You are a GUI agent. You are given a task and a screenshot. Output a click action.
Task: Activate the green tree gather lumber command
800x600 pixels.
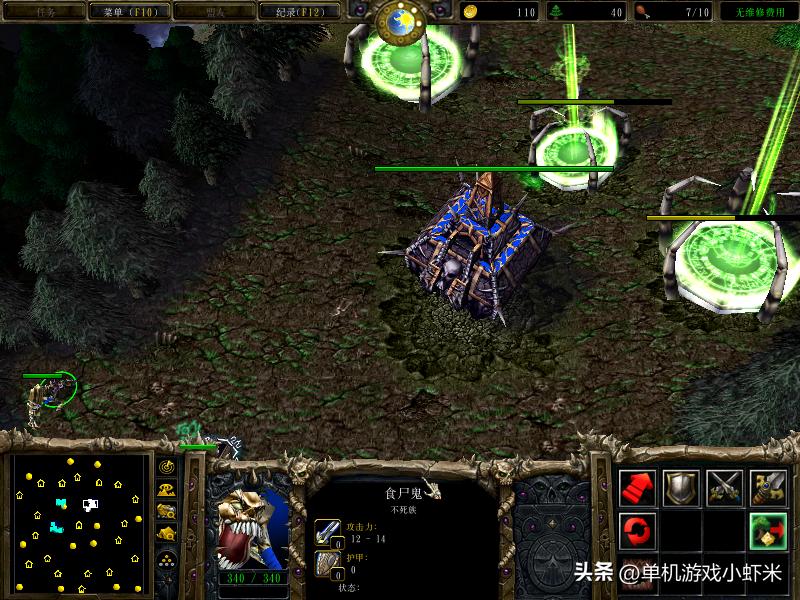[x=769, y=528]
